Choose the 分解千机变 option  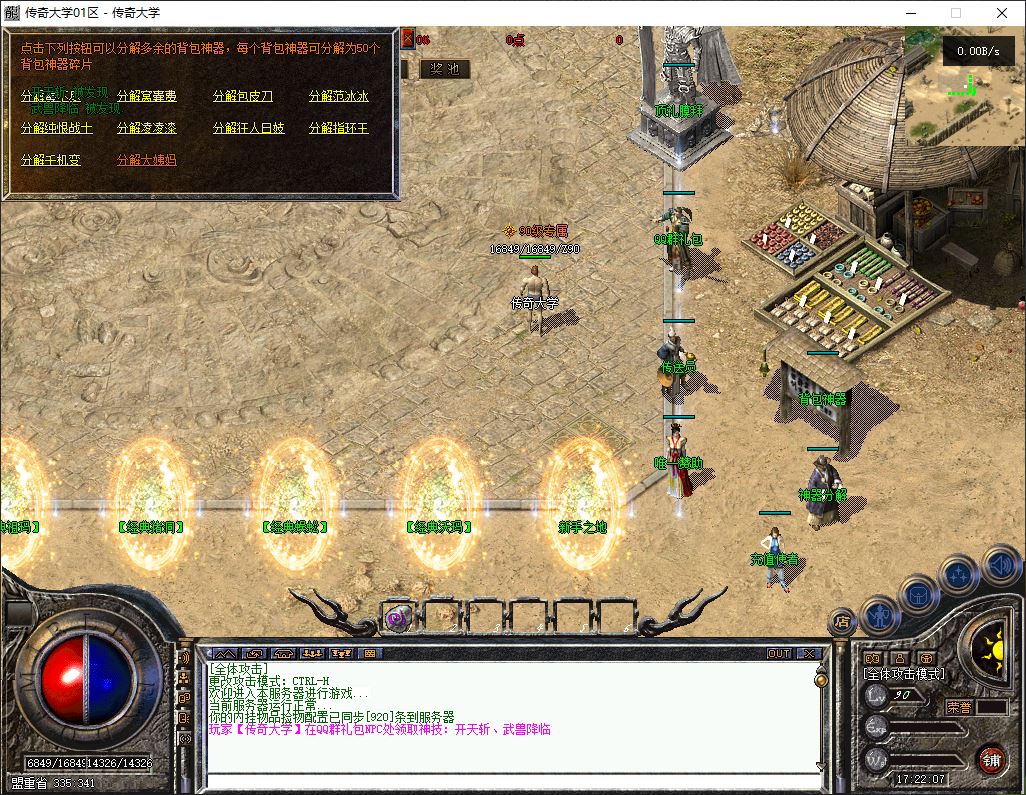50,161
